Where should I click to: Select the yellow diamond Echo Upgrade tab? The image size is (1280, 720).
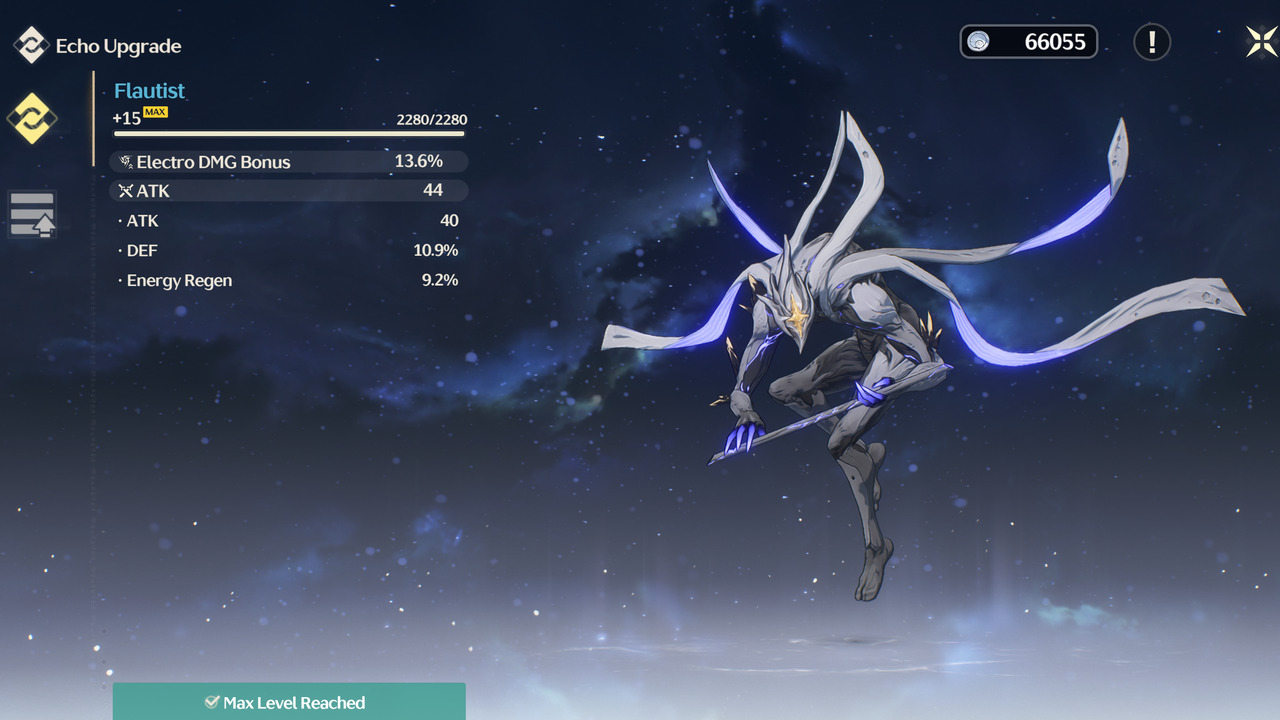click(x=32, y=118)
